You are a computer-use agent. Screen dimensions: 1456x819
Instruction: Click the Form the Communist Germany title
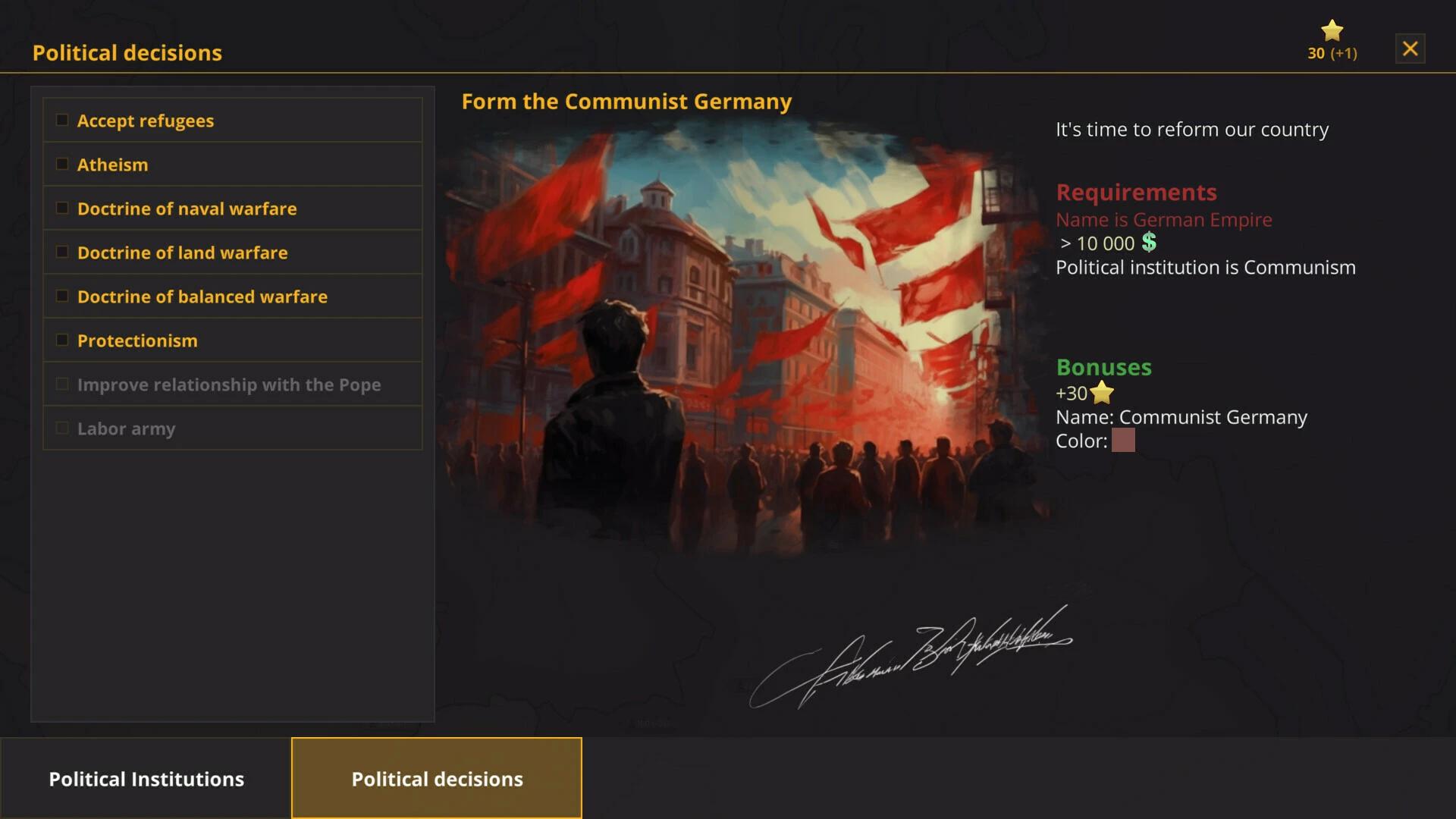626,101
